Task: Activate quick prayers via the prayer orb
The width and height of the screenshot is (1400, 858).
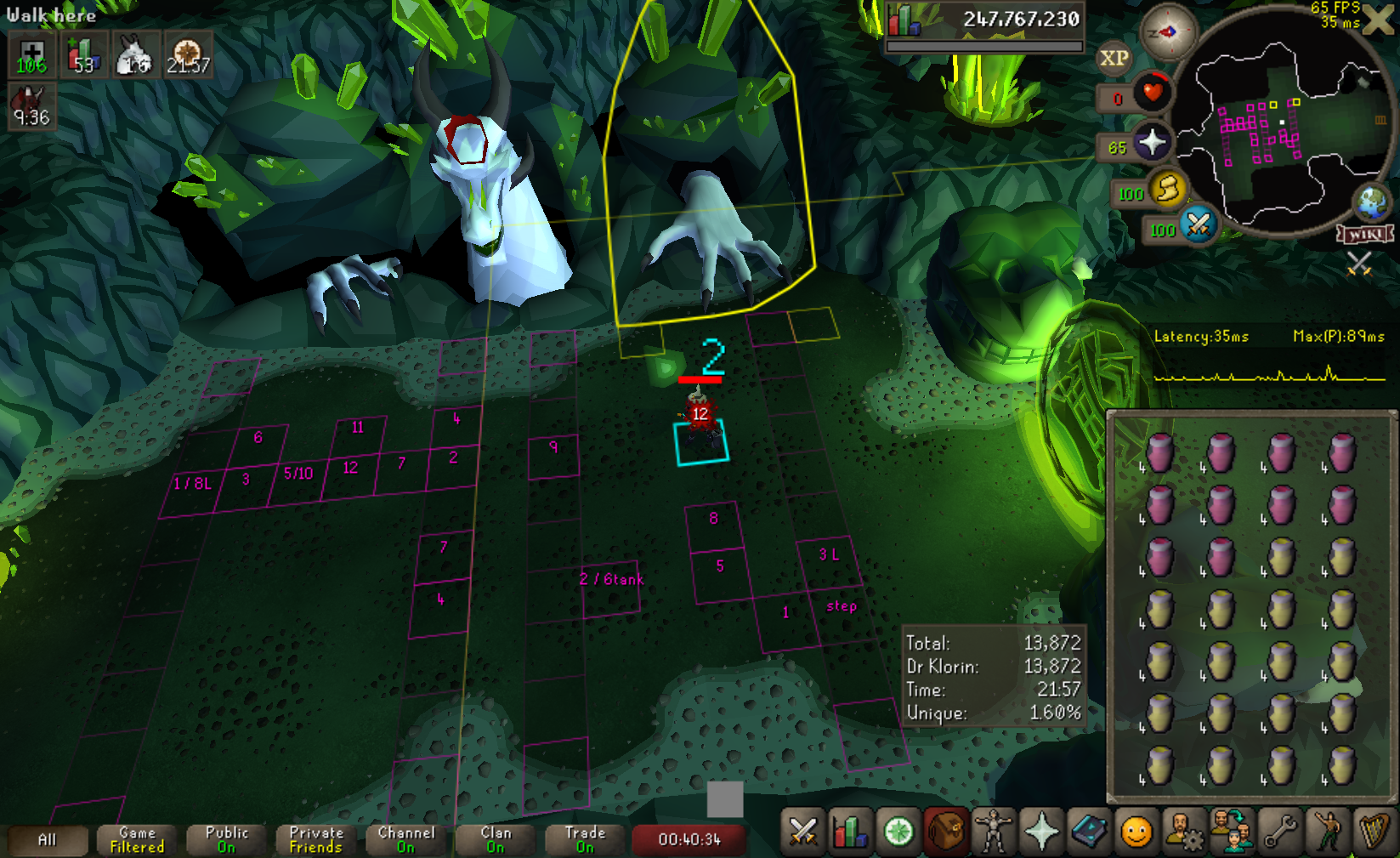Action: tap(1151, 142)
